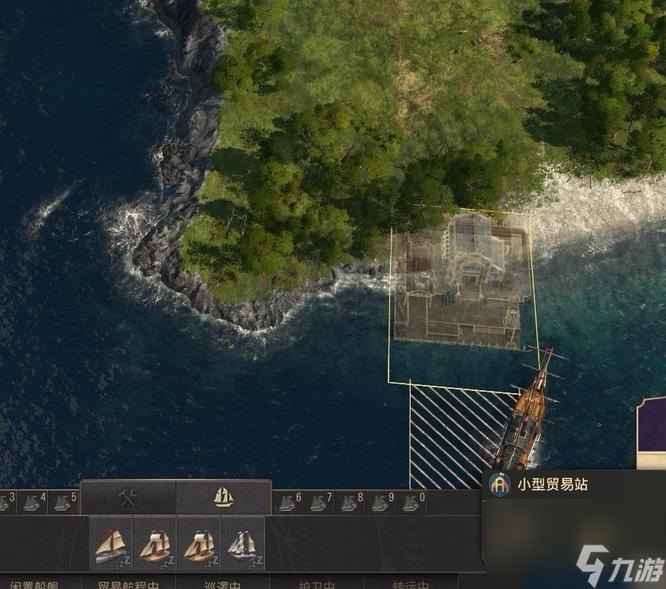Viewport: 666px width, 589px height.
Task: Select ship group slot 6
Action: 287,502
